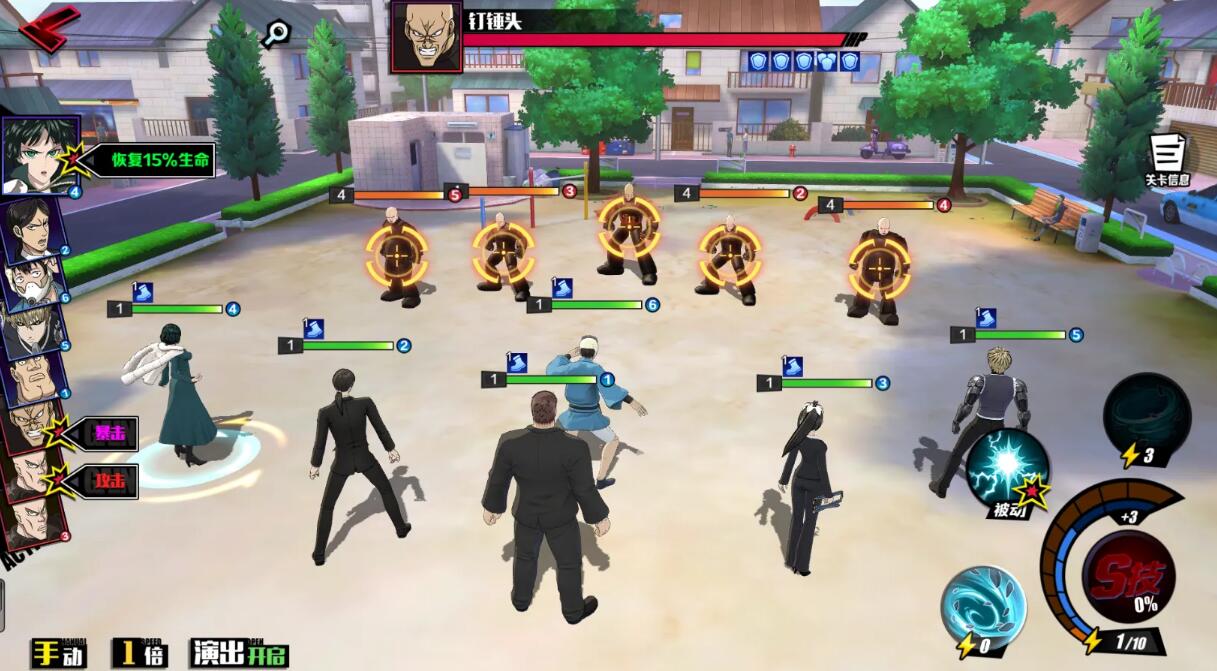Tap the red back arrow
Screen dimensions: 1217x671
tap(47, 27)
